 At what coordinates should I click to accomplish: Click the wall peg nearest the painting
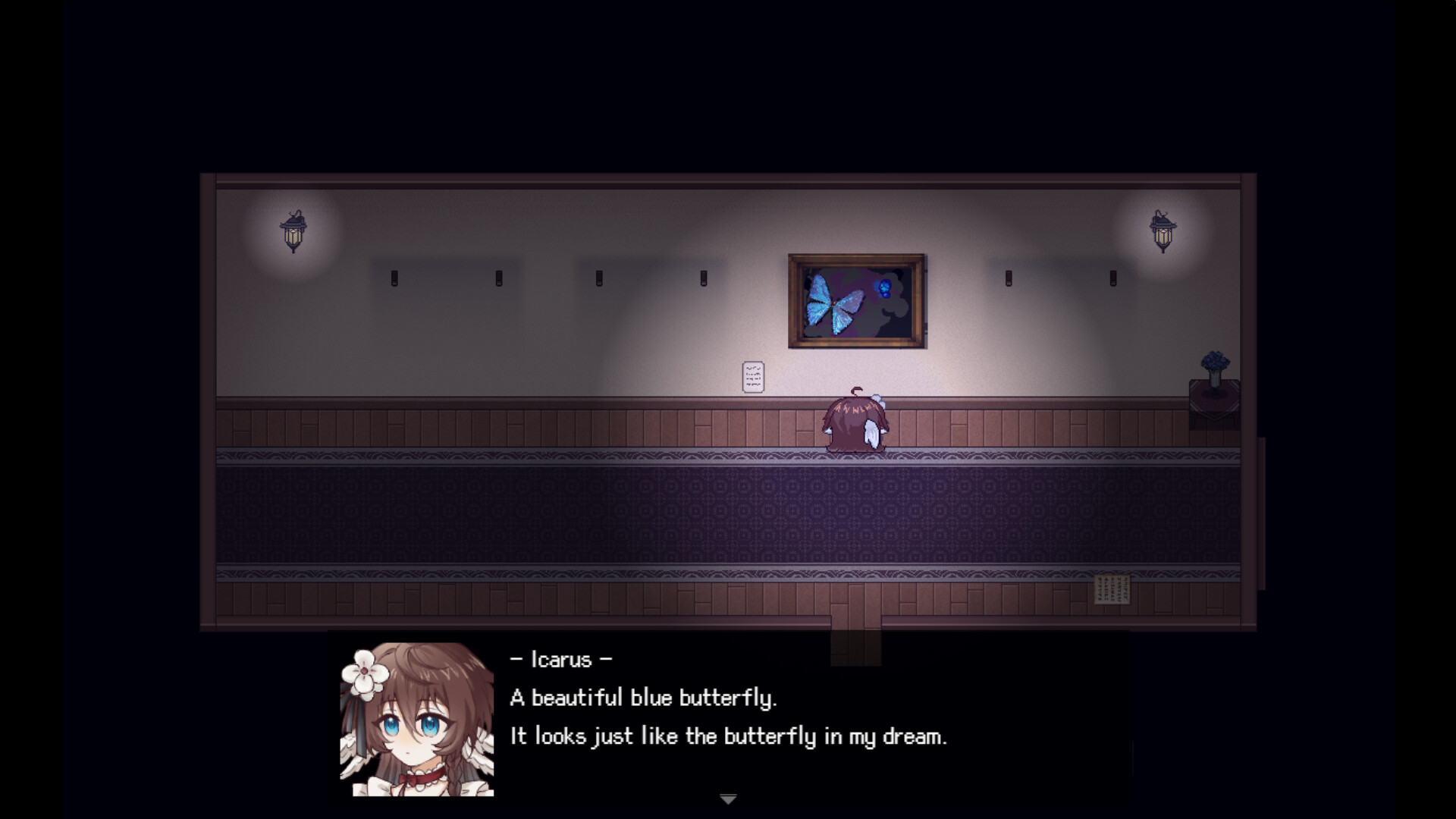[x=1009, y=278]
